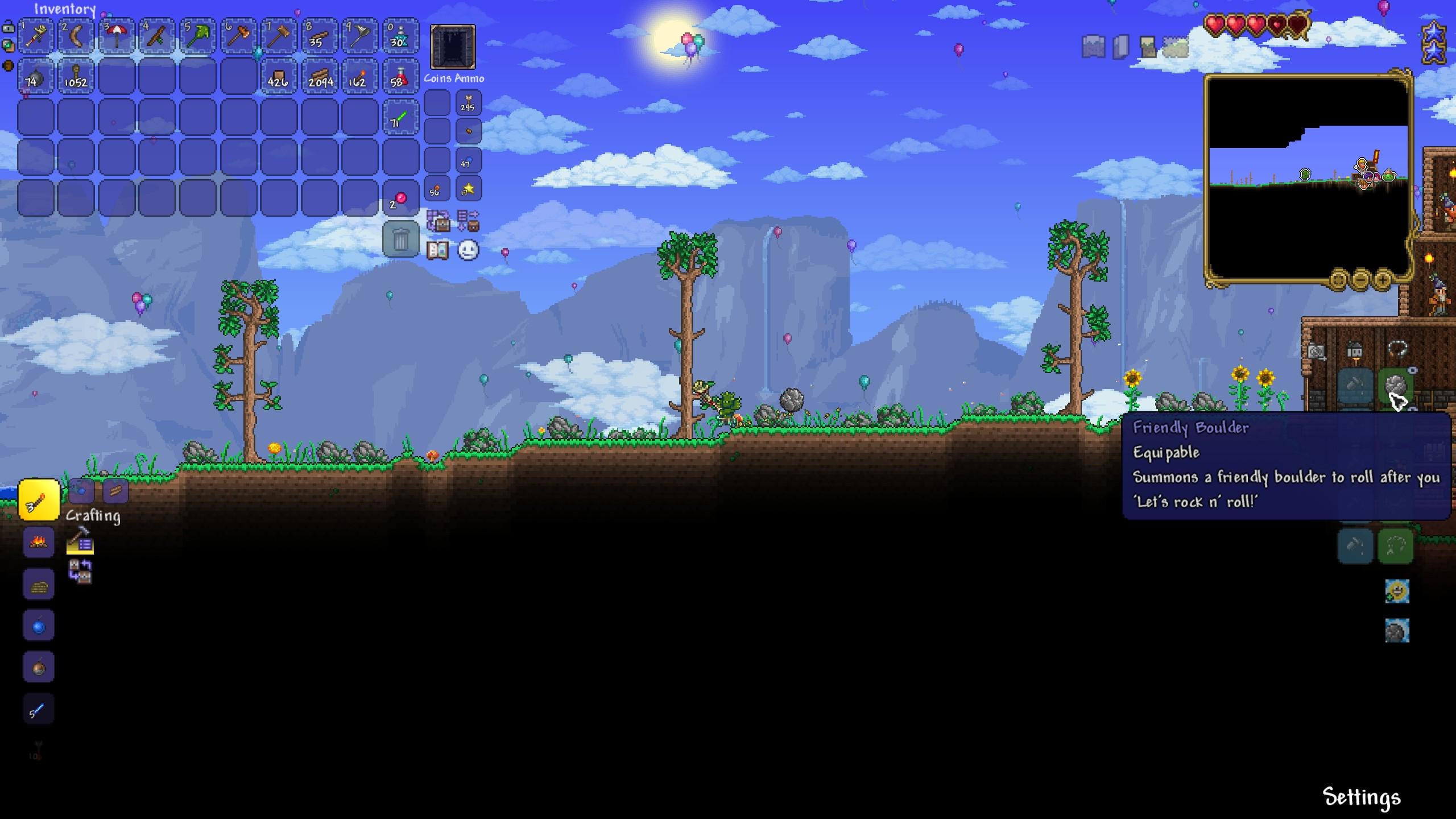Zoom out the minimap with minus button
This screenshot has width=1456, height=819.
click(x=1360, y=280)
